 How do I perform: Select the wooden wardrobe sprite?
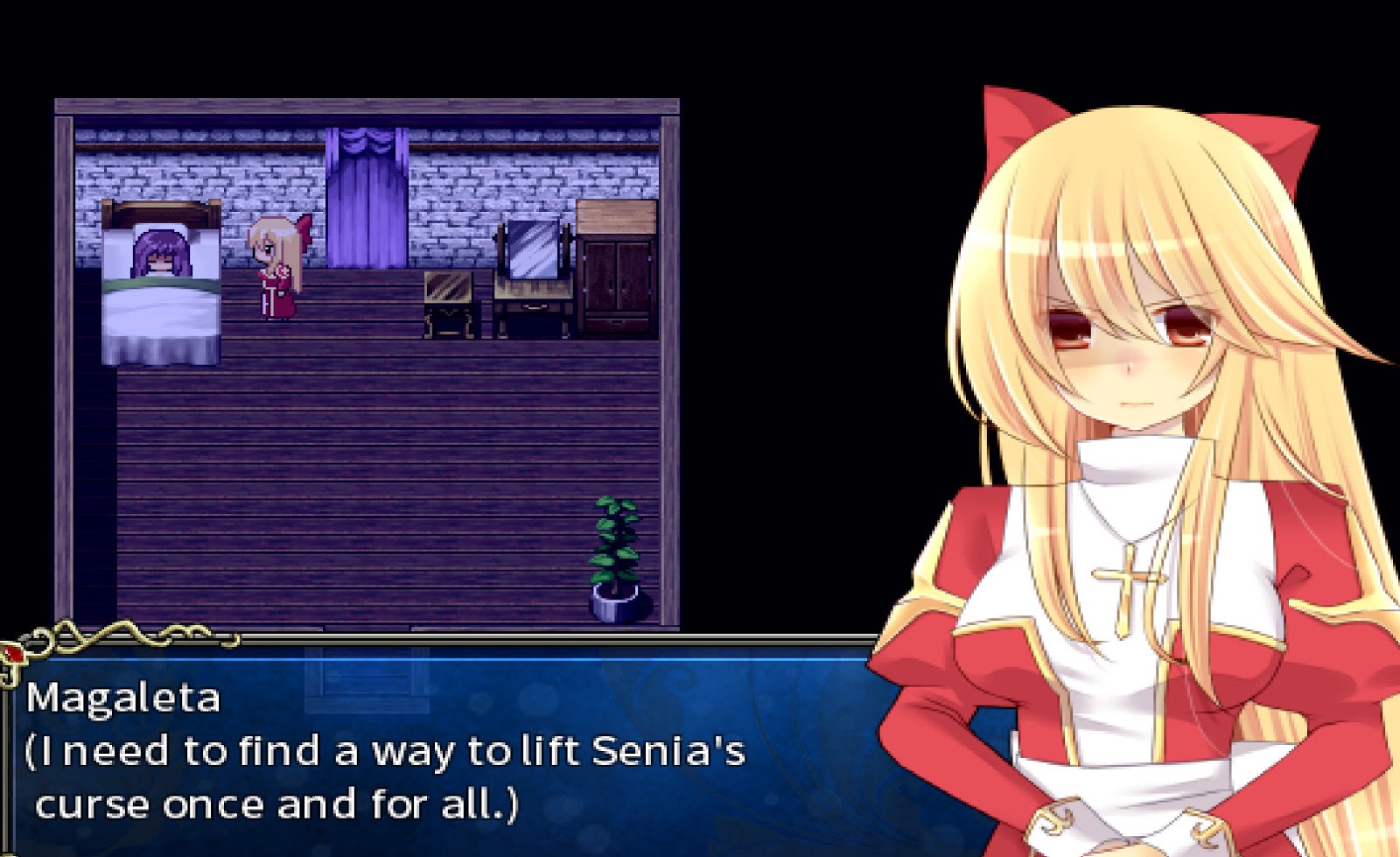(617, 271)
